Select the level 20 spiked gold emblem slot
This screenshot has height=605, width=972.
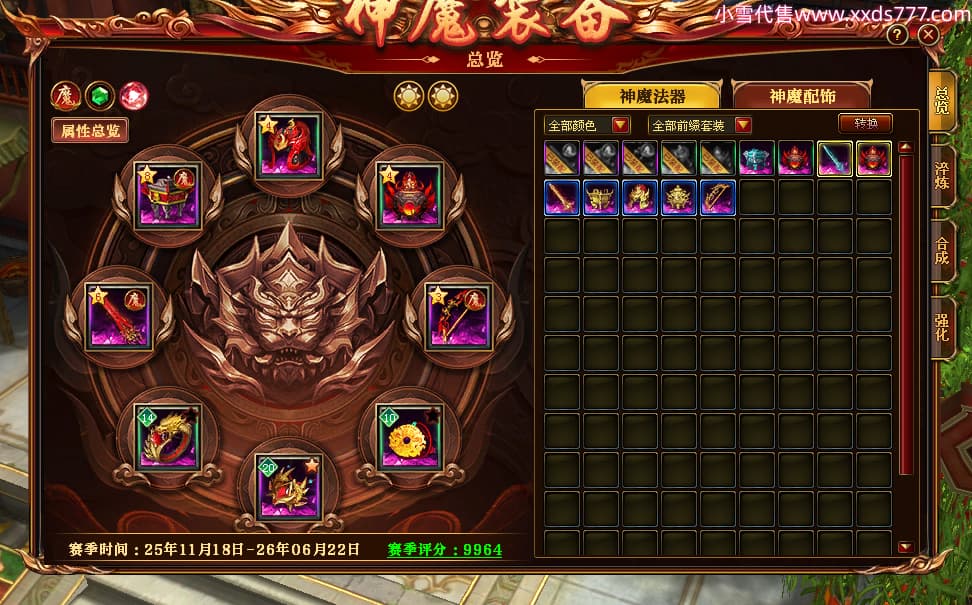click(x=287, y=487)
